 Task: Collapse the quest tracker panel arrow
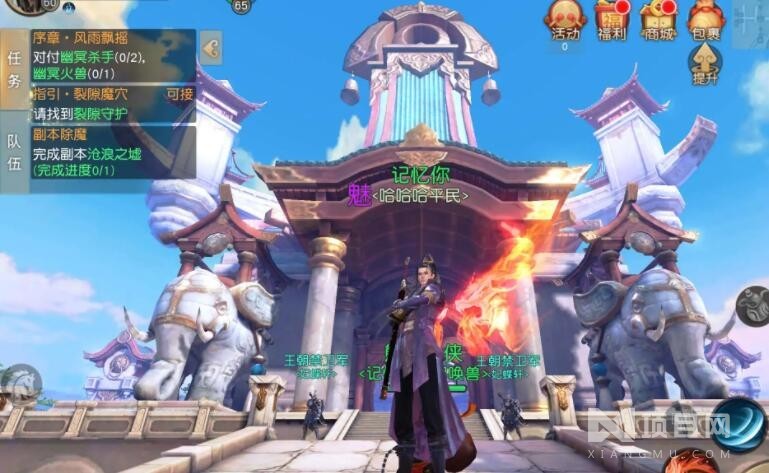coord(210,47)
